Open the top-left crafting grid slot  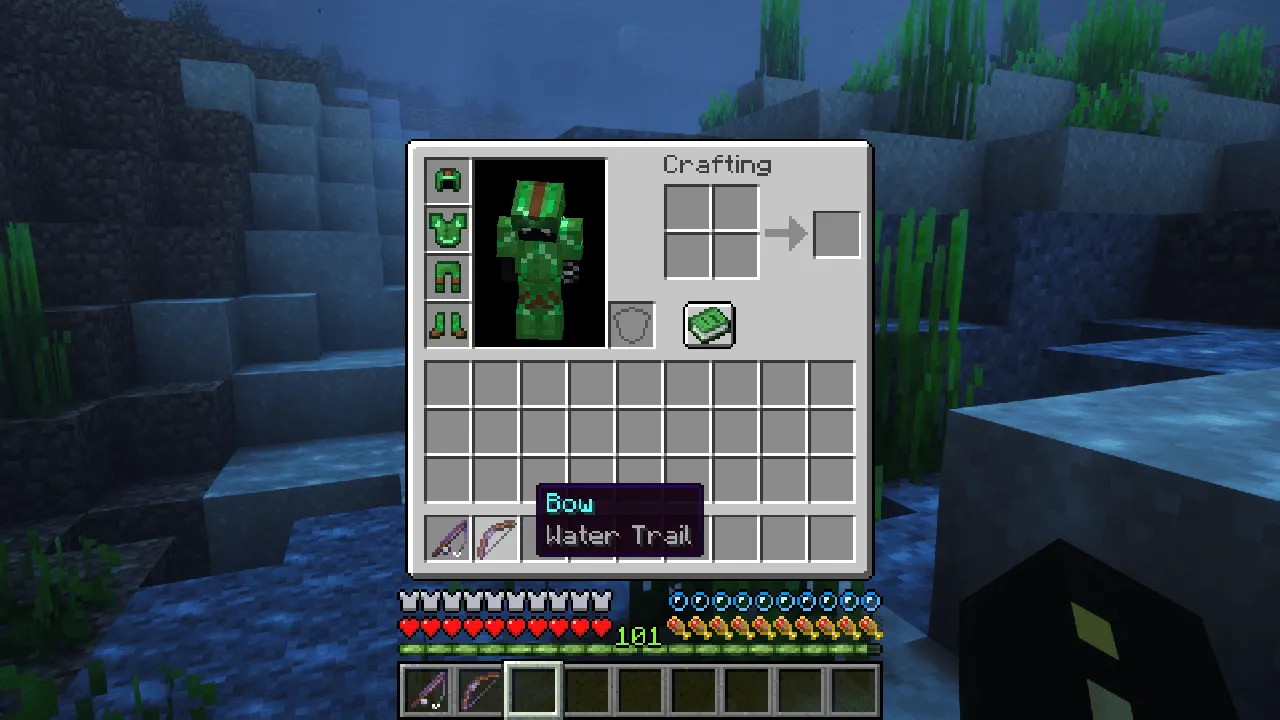pos(687,208)
